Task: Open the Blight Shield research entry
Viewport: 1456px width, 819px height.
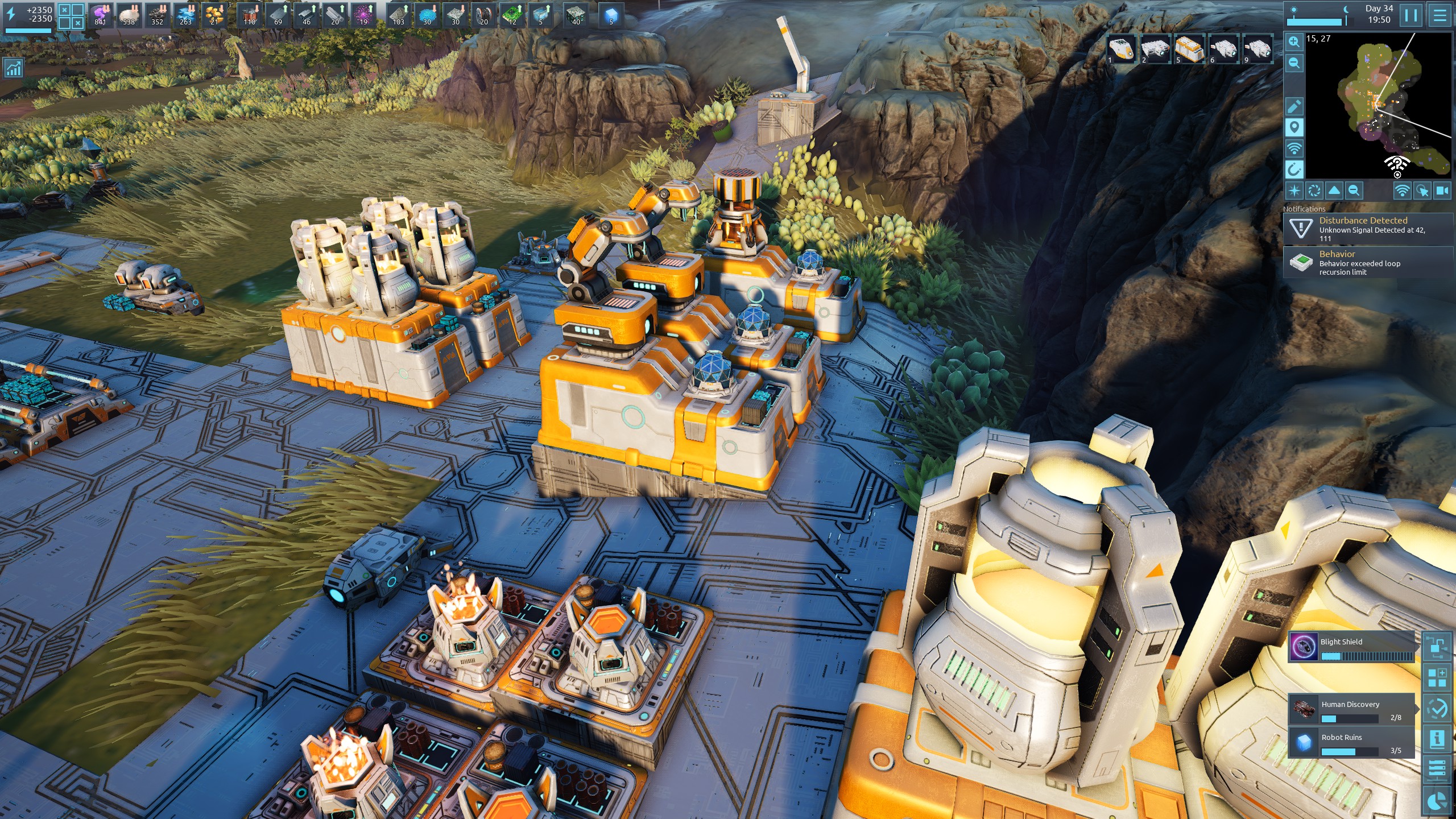Action: point(1351,647)
